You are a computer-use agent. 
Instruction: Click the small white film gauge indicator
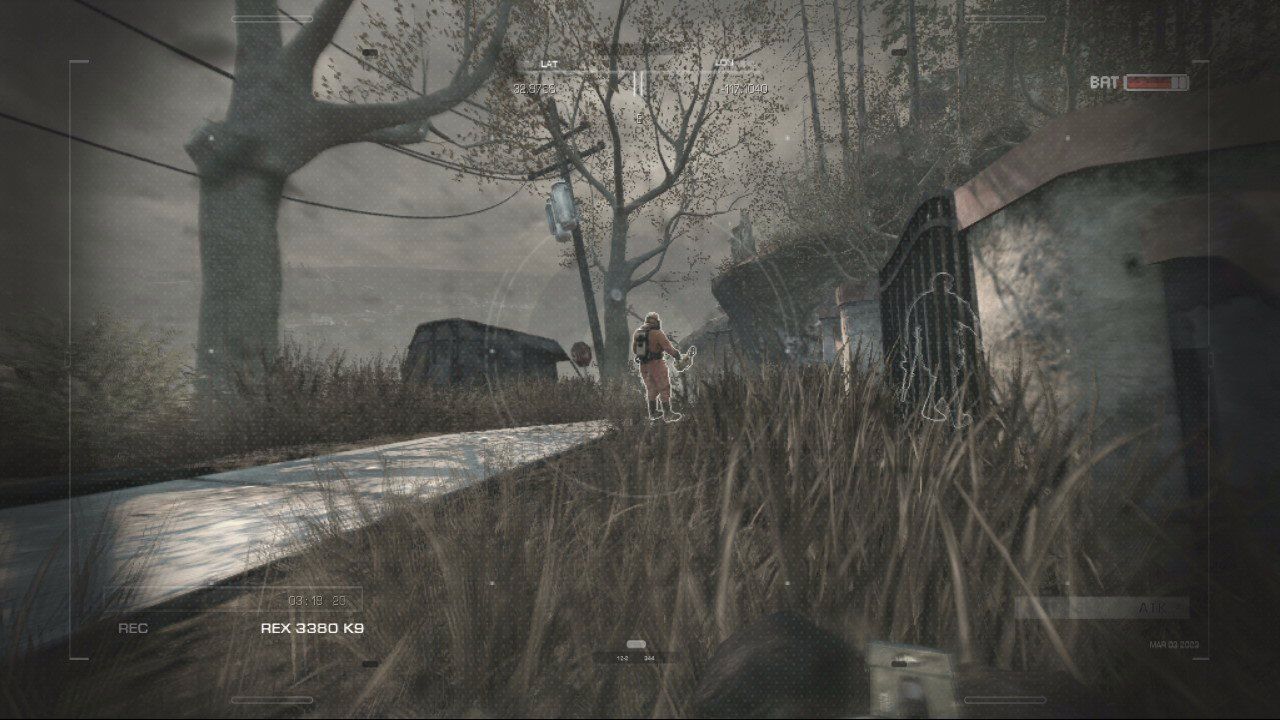tap(636, 644)
